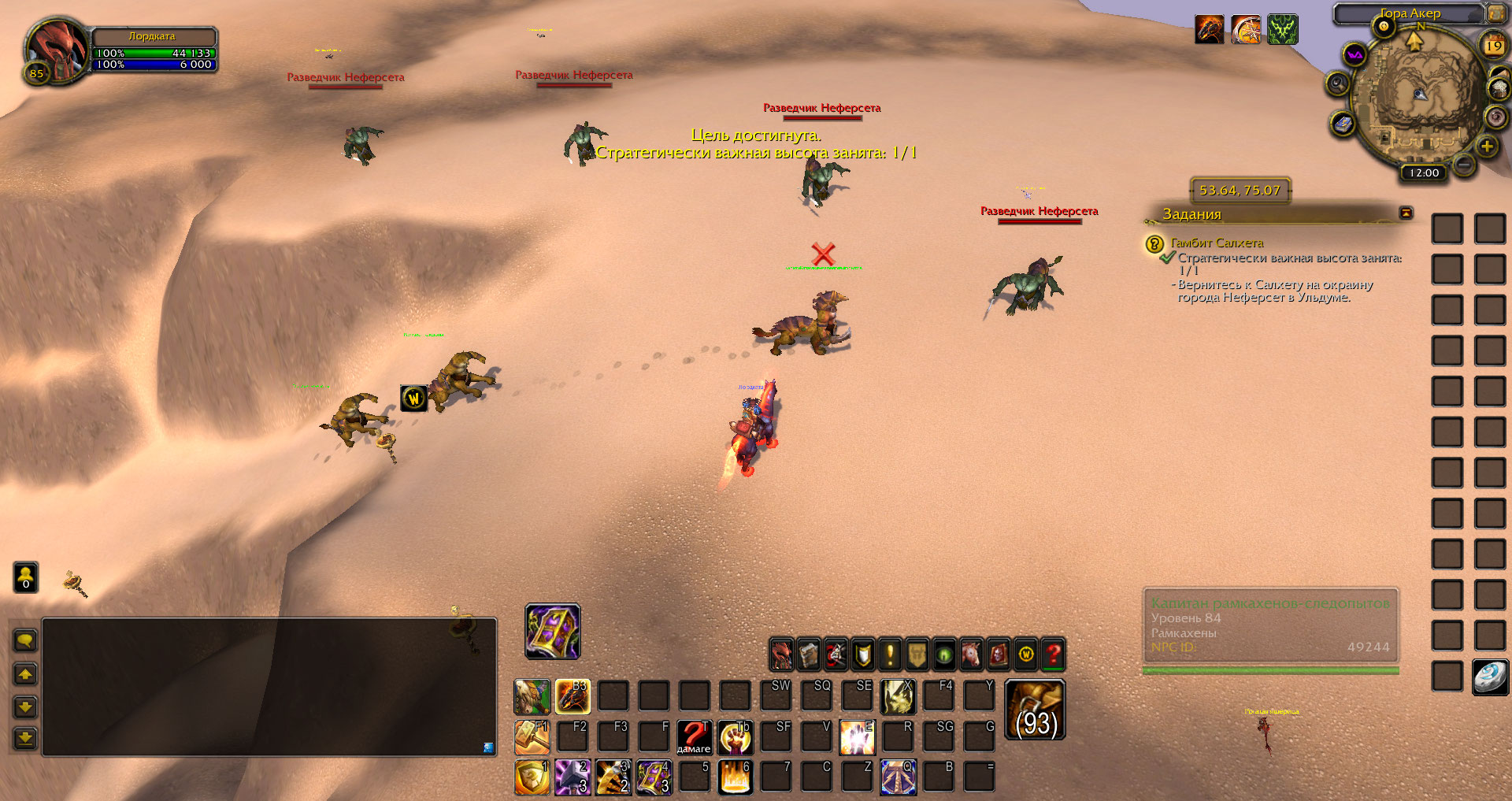Open the spellbook micro menu button
This screenshot has height=801, width=1512.
point(809,654)
